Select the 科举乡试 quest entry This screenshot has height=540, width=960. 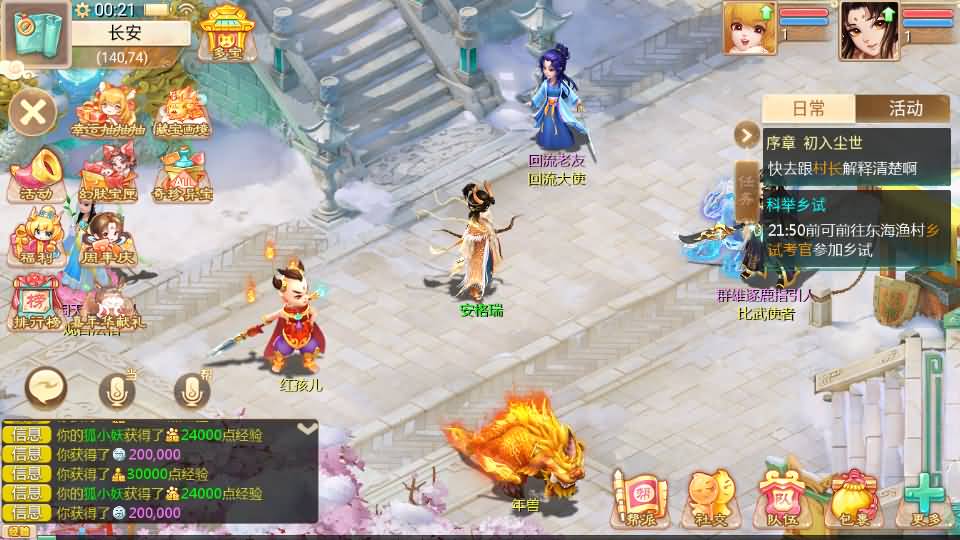855,229
